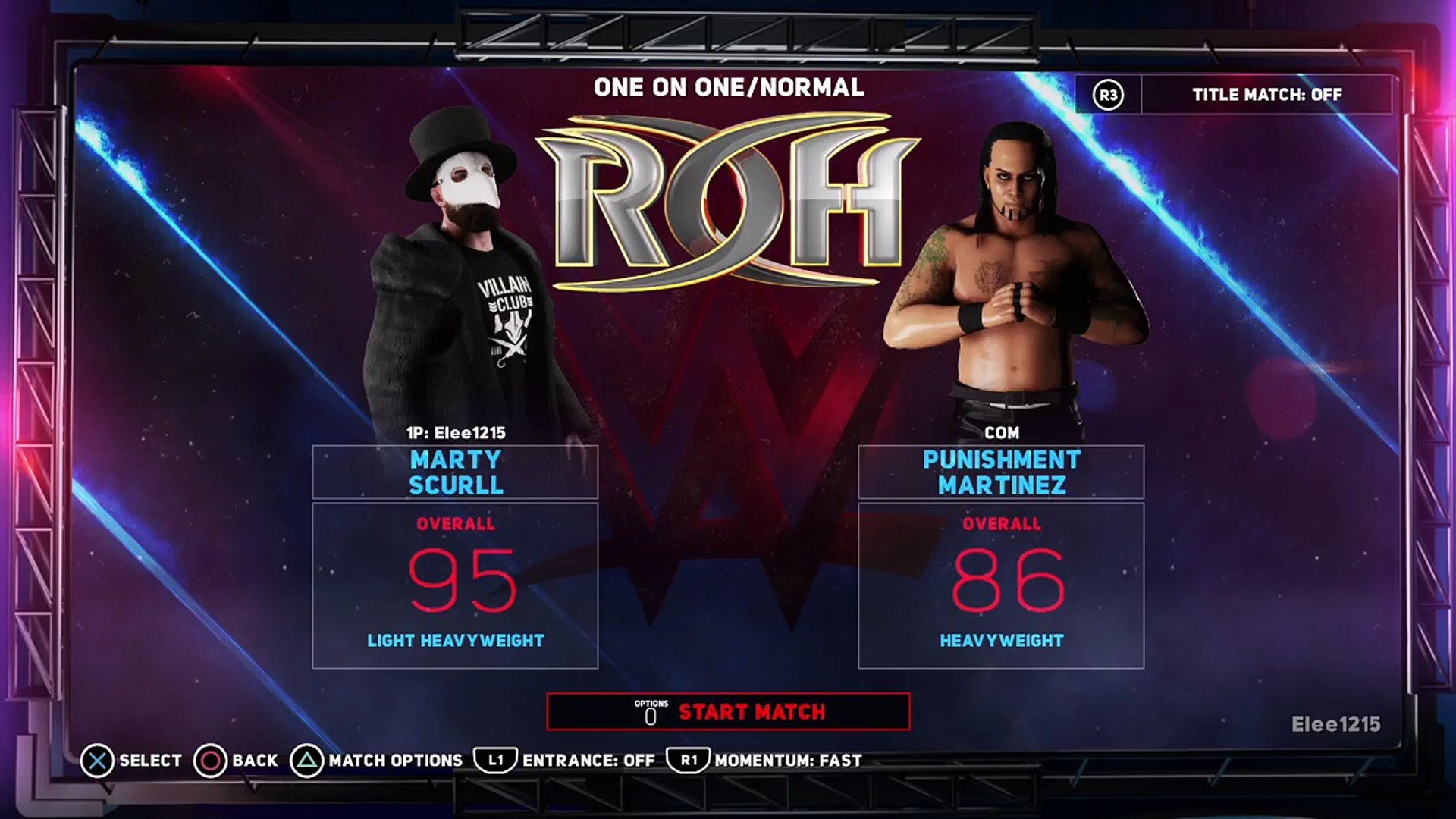Toggle the Entrance setting

click(x=566, y=761)
